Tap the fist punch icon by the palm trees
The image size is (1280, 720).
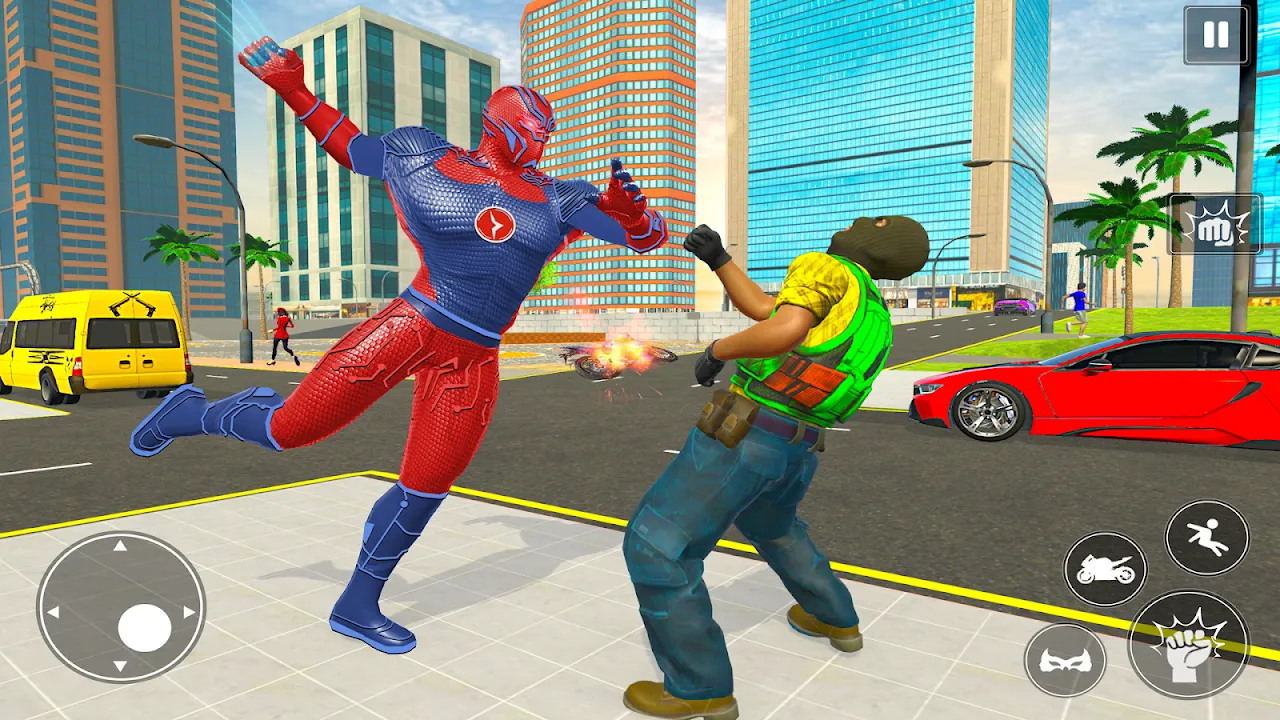(x=1214, y=224)
